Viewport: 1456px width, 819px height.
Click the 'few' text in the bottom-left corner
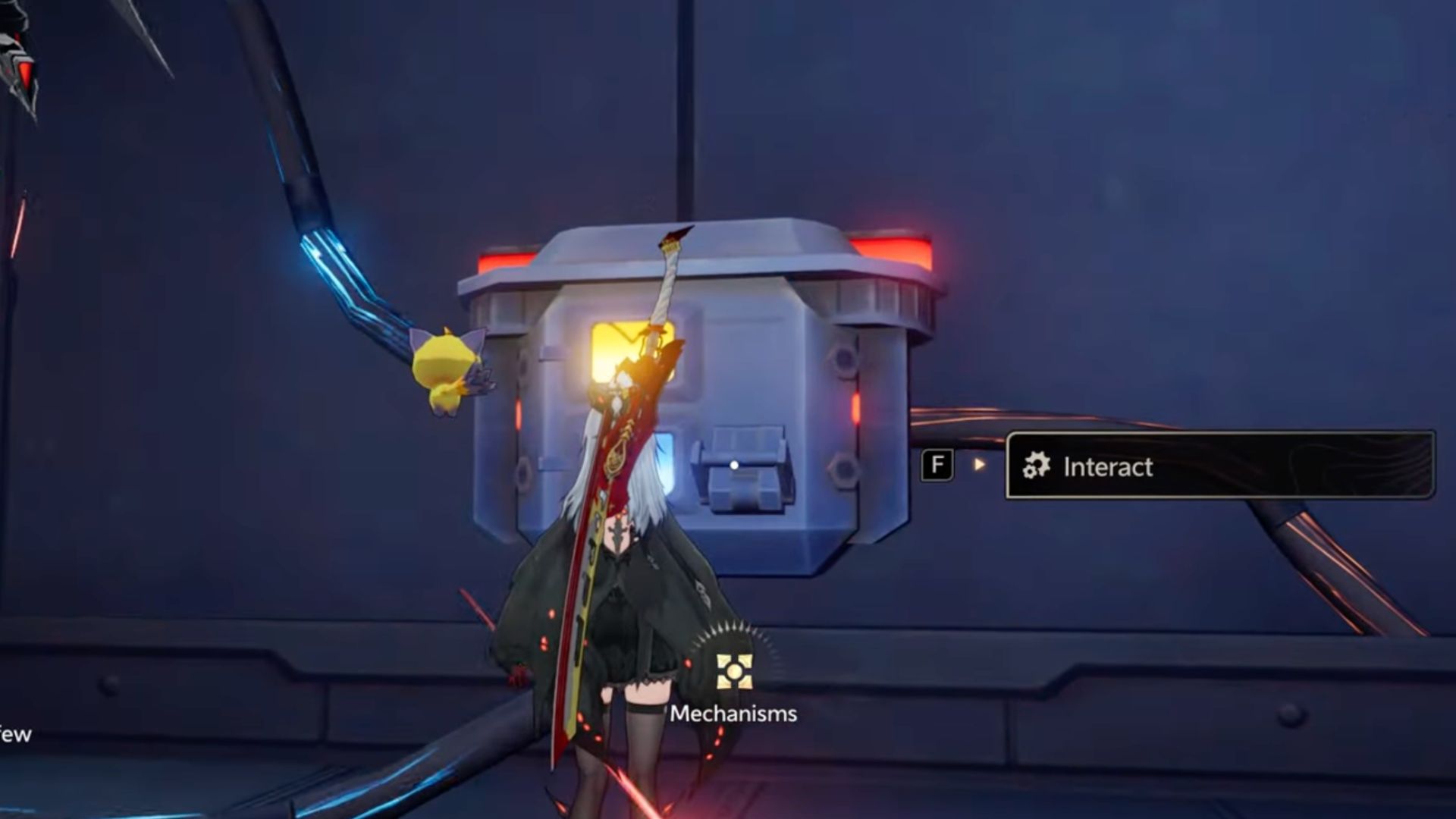(15, 733)
